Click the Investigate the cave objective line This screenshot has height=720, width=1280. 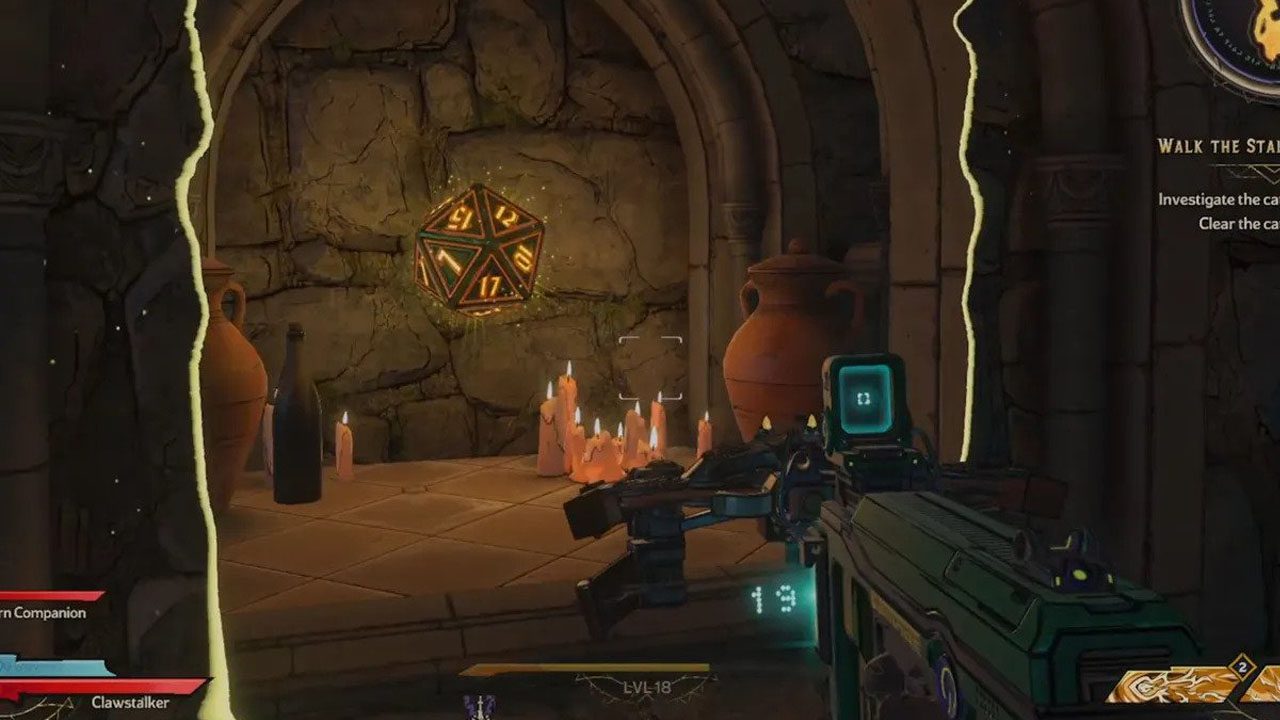click(x=1218, y=199)
